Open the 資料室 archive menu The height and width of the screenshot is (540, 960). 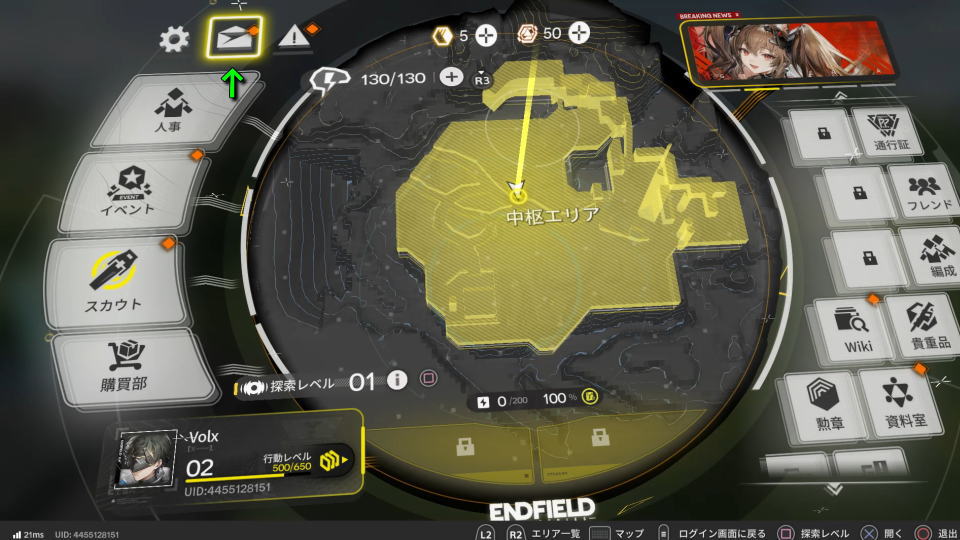897,401
